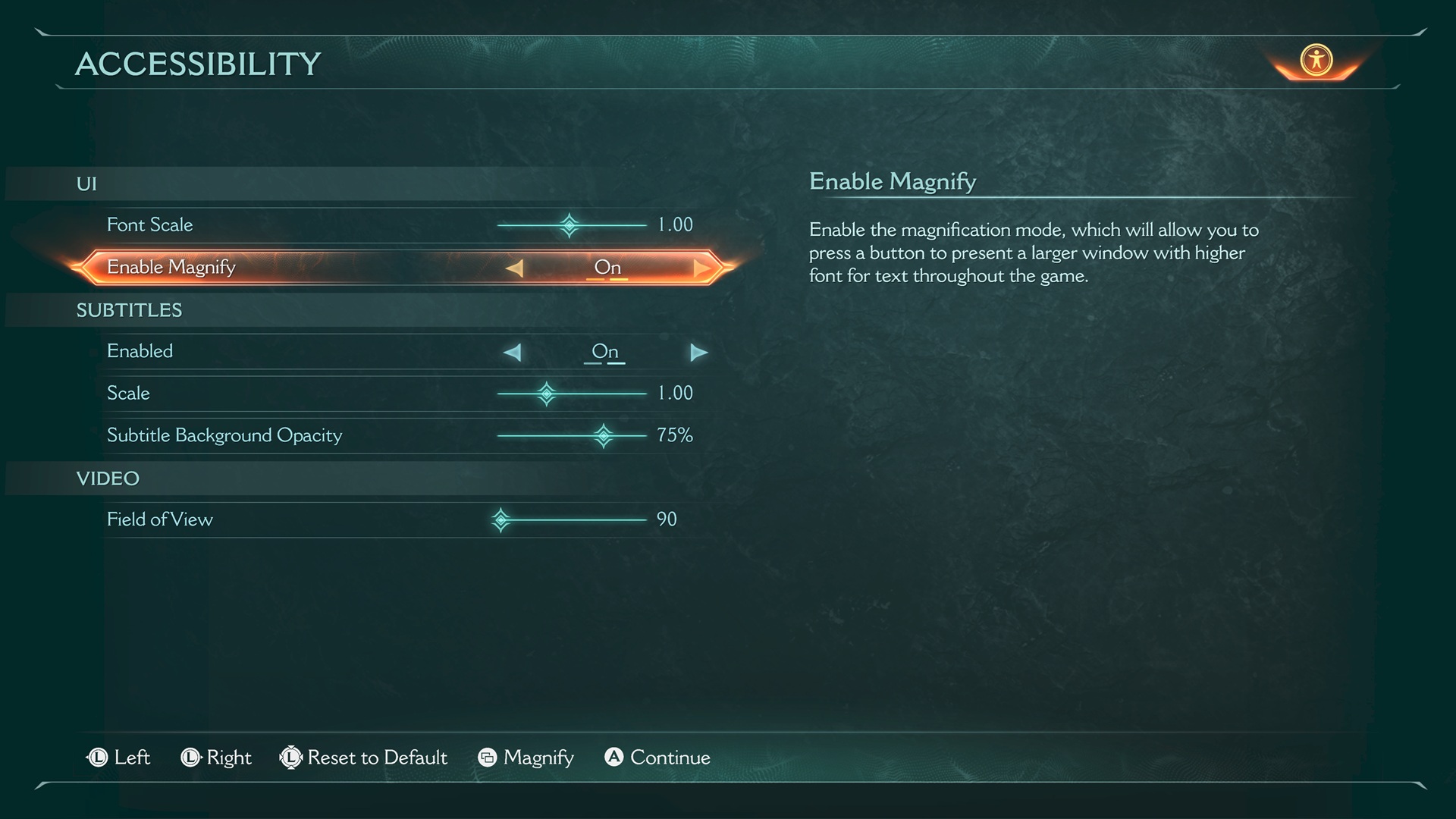
Task: Adjust the Field of View slider
Action: coord(501,520)
